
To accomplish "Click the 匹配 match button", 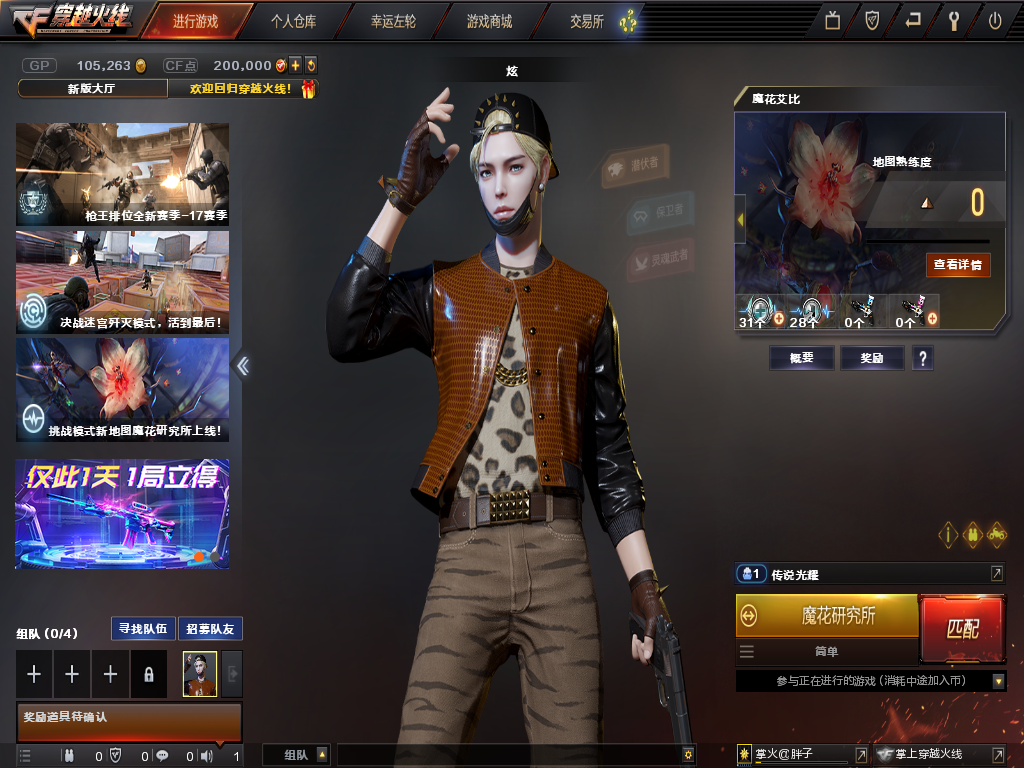I will [962, 629].
